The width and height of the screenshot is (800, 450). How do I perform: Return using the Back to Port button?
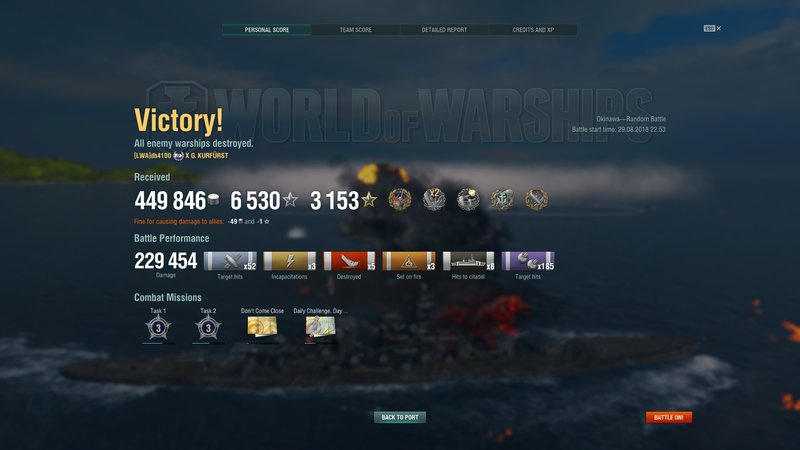(x=400, y=417)
